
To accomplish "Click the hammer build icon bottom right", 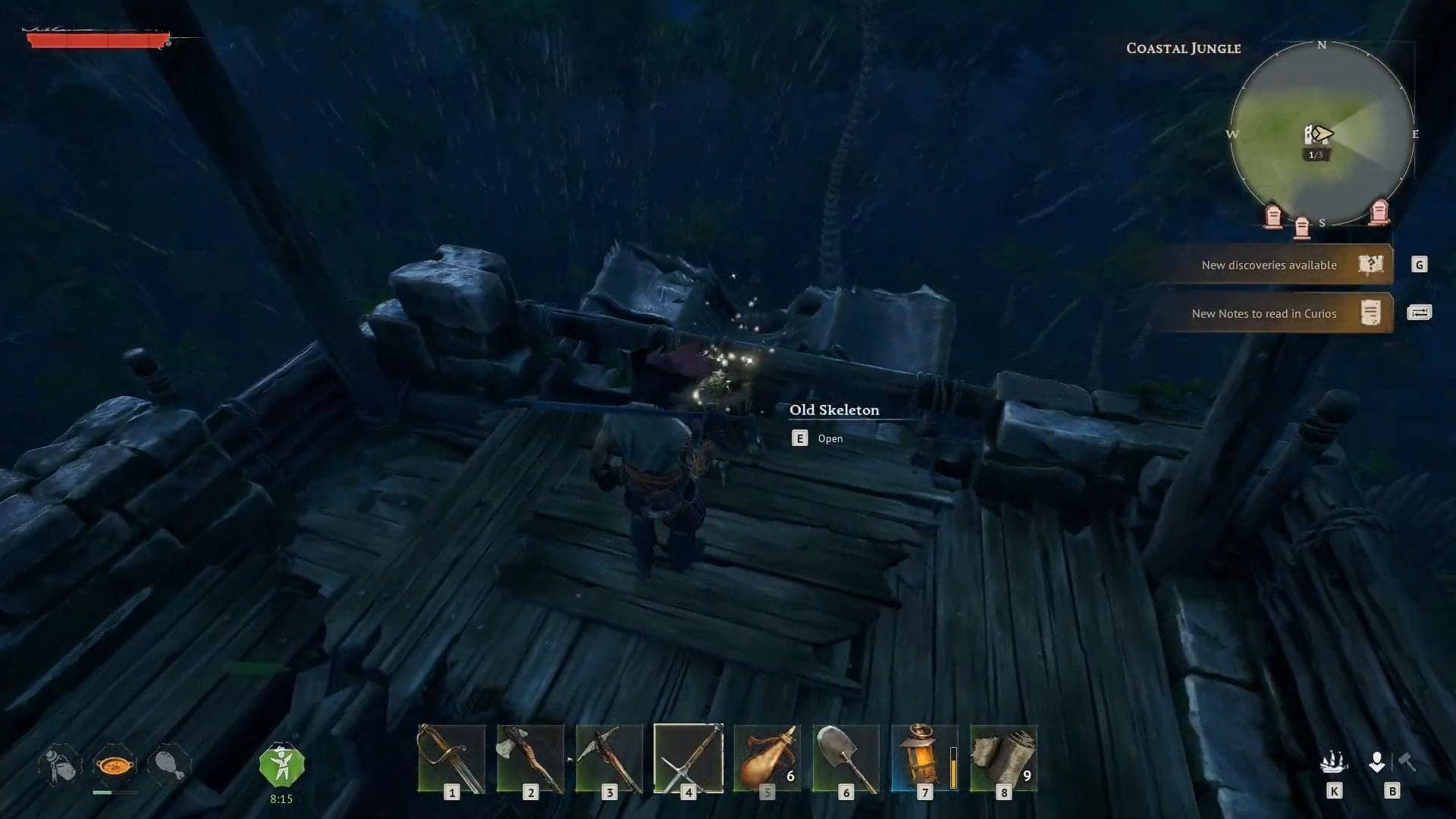I will click(1408, 762).
